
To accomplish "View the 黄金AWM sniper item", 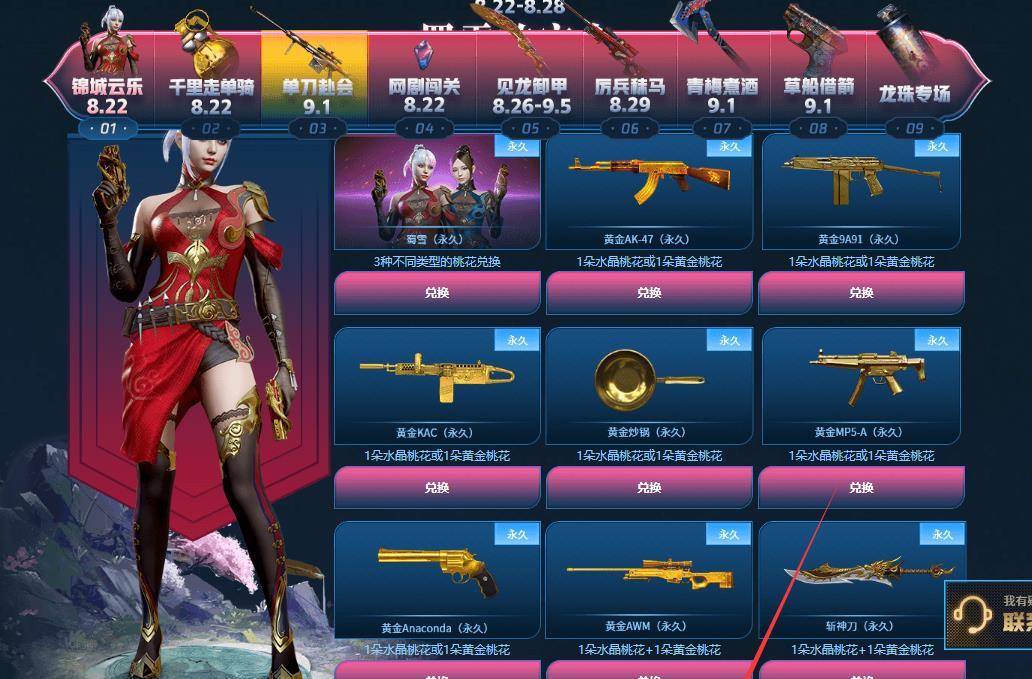I will coord(649,575).
